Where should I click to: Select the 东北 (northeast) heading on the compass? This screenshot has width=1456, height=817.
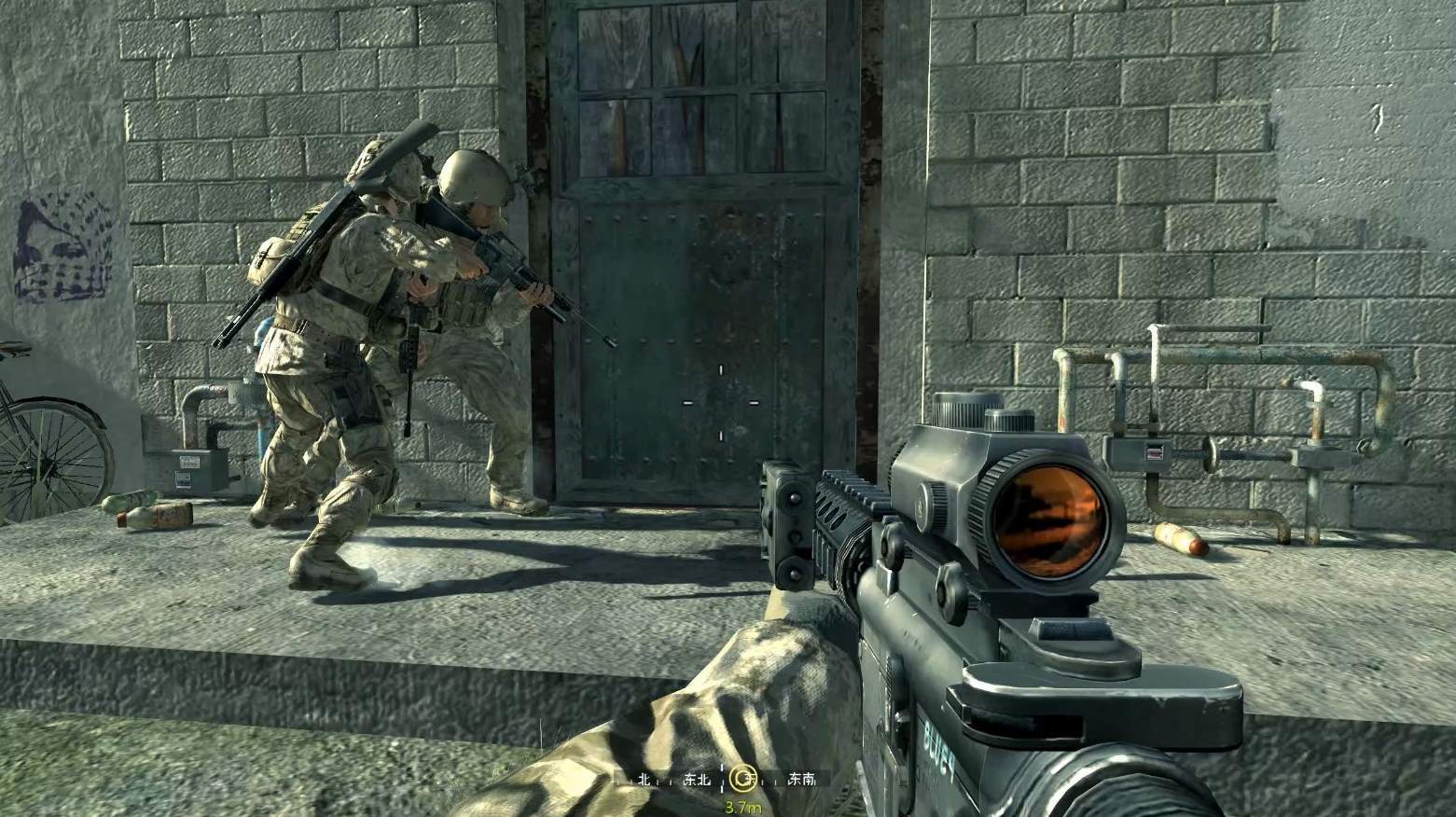[697, 779]
